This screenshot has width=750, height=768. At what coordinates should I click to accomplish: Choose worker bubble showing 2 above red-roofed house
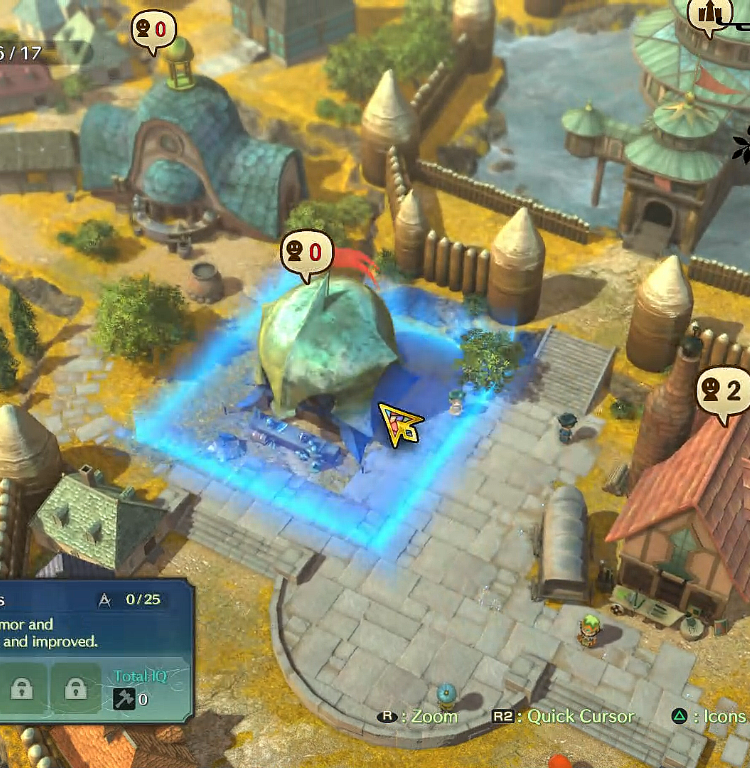tap(722, 391)
